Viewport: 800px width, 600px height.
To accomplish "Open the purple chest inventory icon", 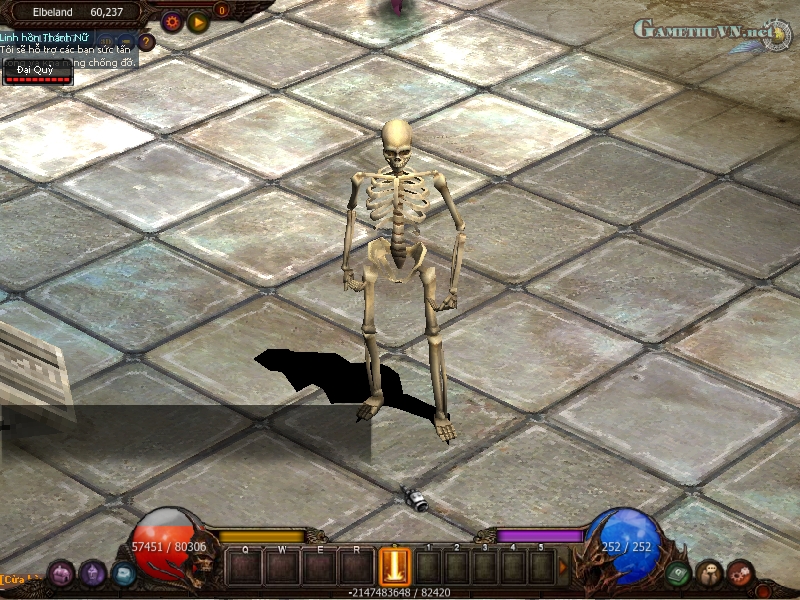I will coord(60,573).
